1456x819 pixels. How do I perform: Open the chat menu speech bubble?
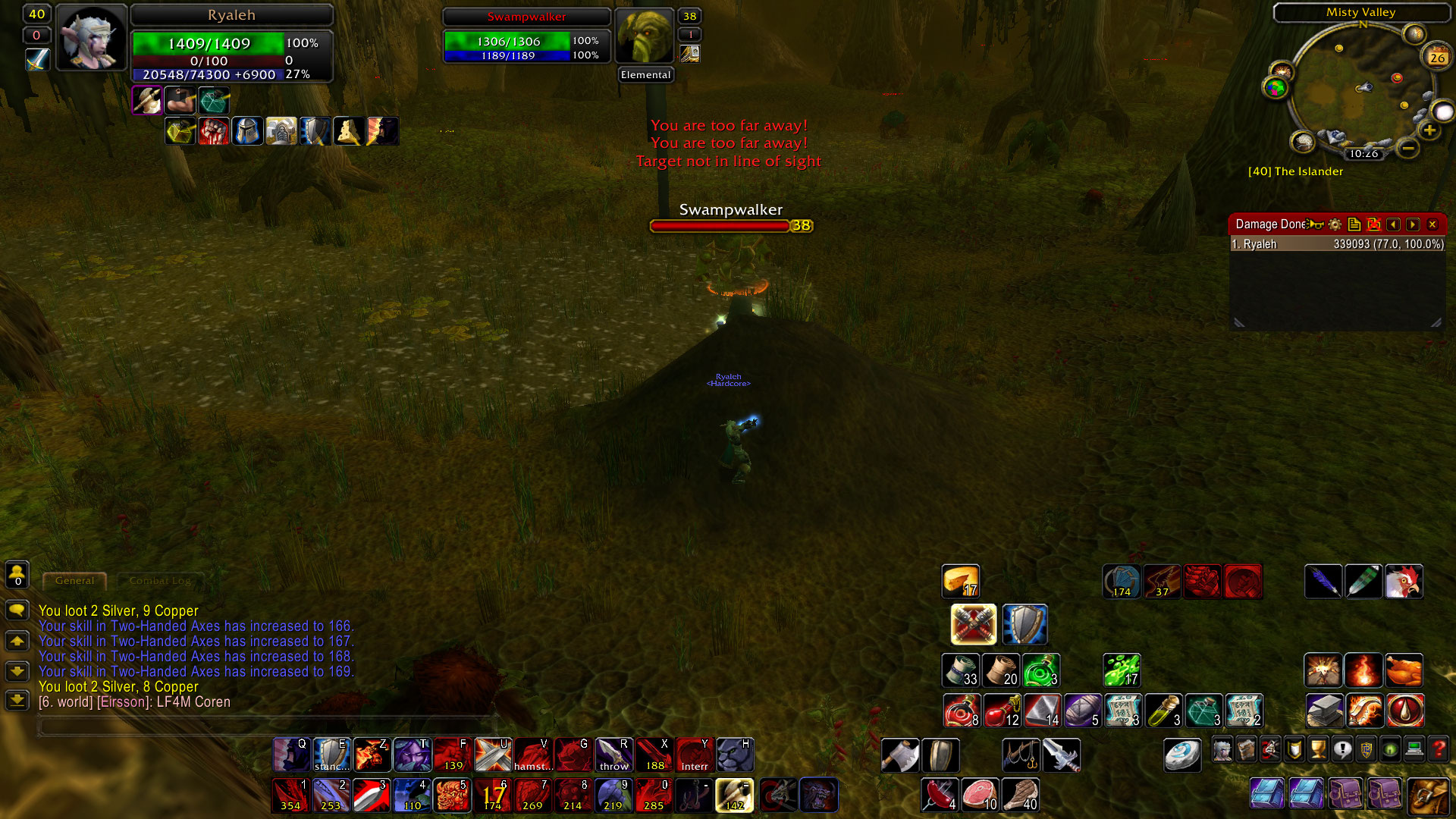17,610
